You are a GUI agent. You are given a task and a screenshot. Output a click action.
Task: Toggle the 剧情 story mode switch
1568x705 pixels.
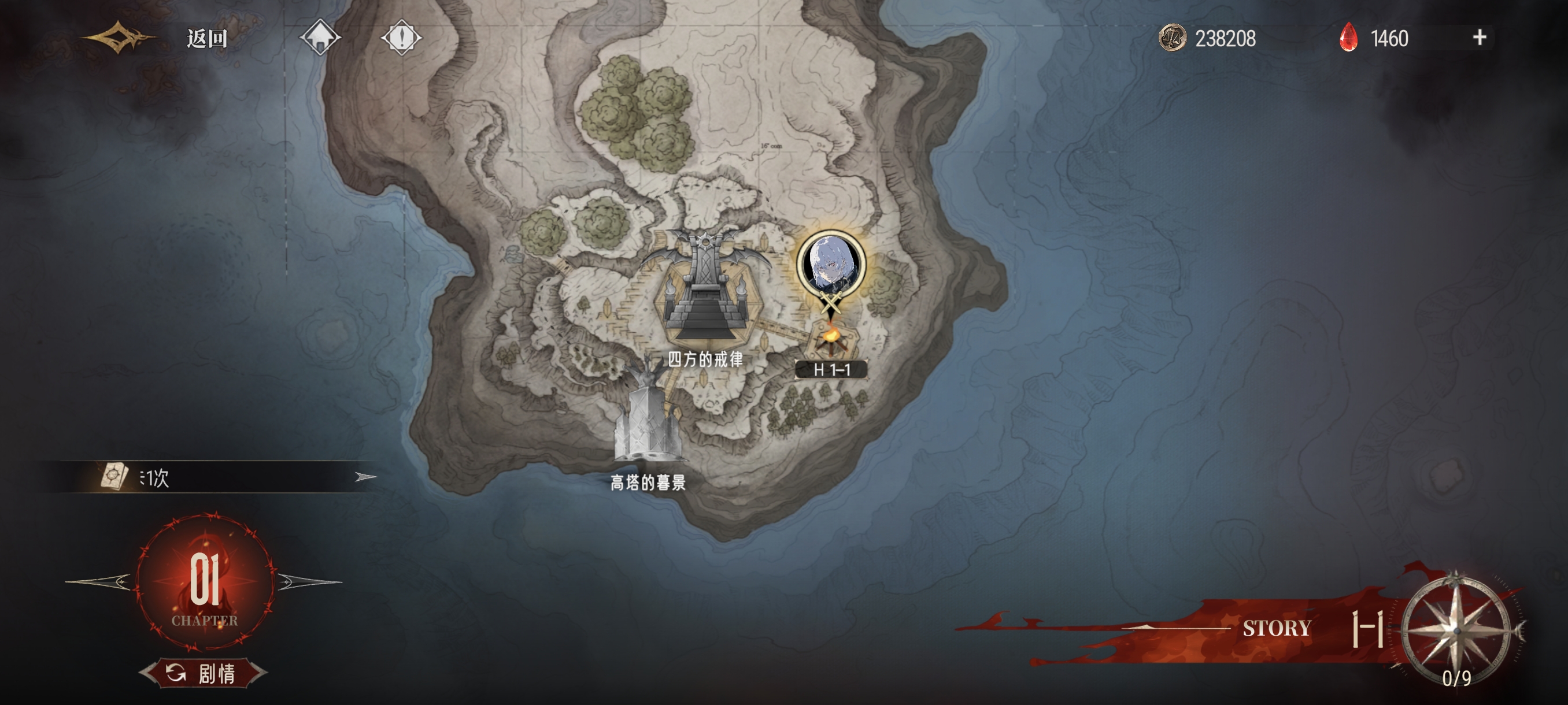tap(204, 673)
